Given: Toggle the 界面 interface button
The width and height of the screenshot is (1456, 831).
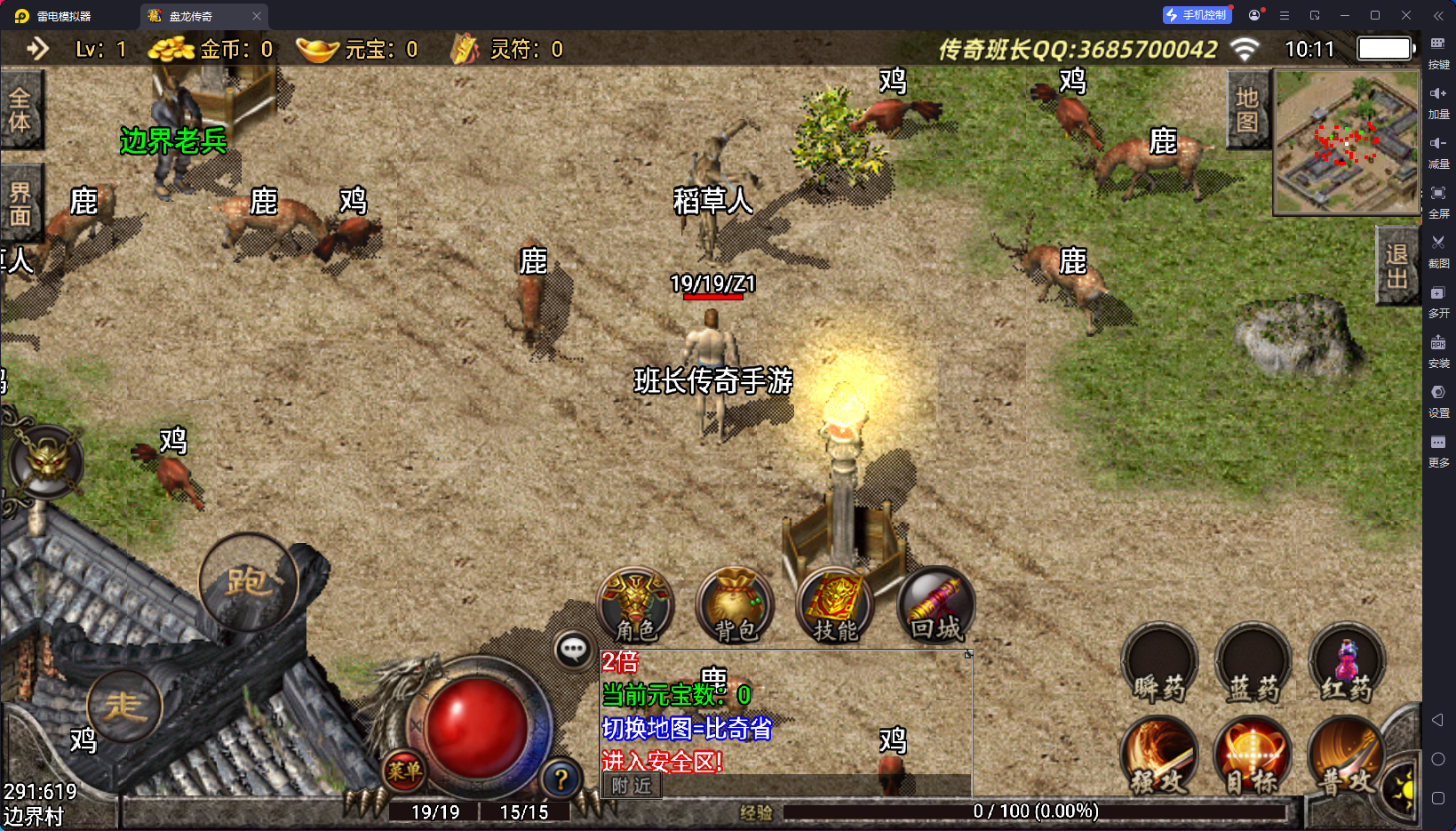Looking at the screenshot, I should point(20,204).
